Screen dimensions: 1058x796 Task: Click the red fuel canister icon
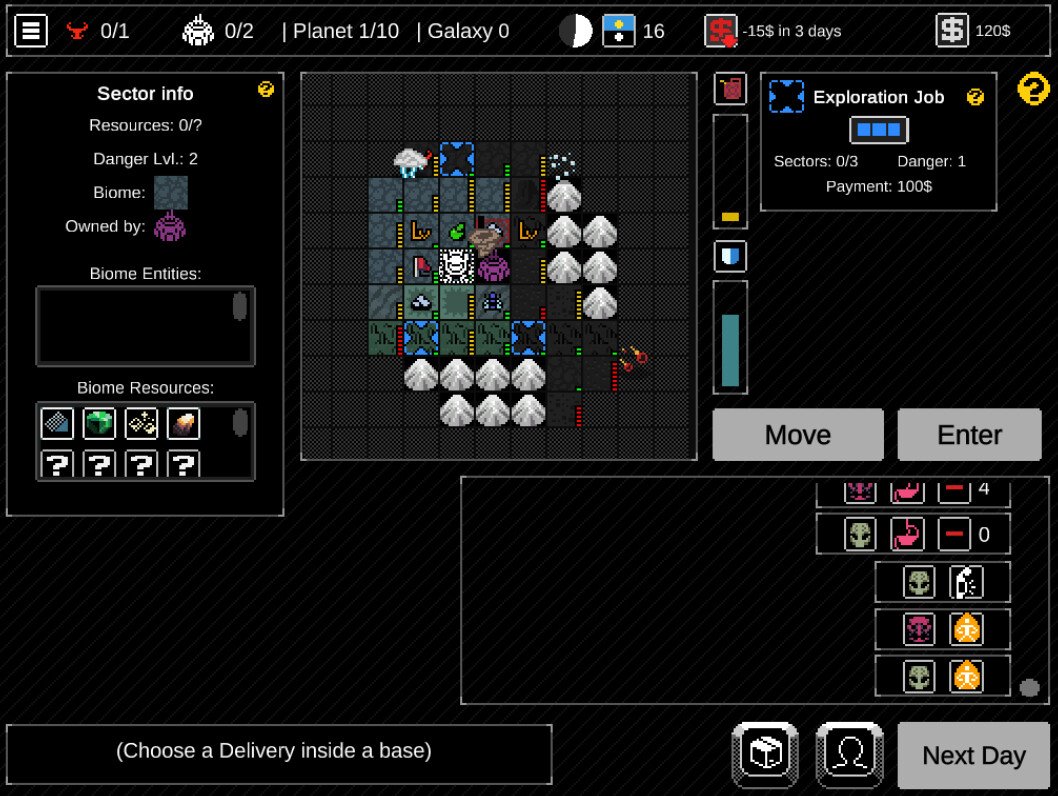click(x=730, y=89)
